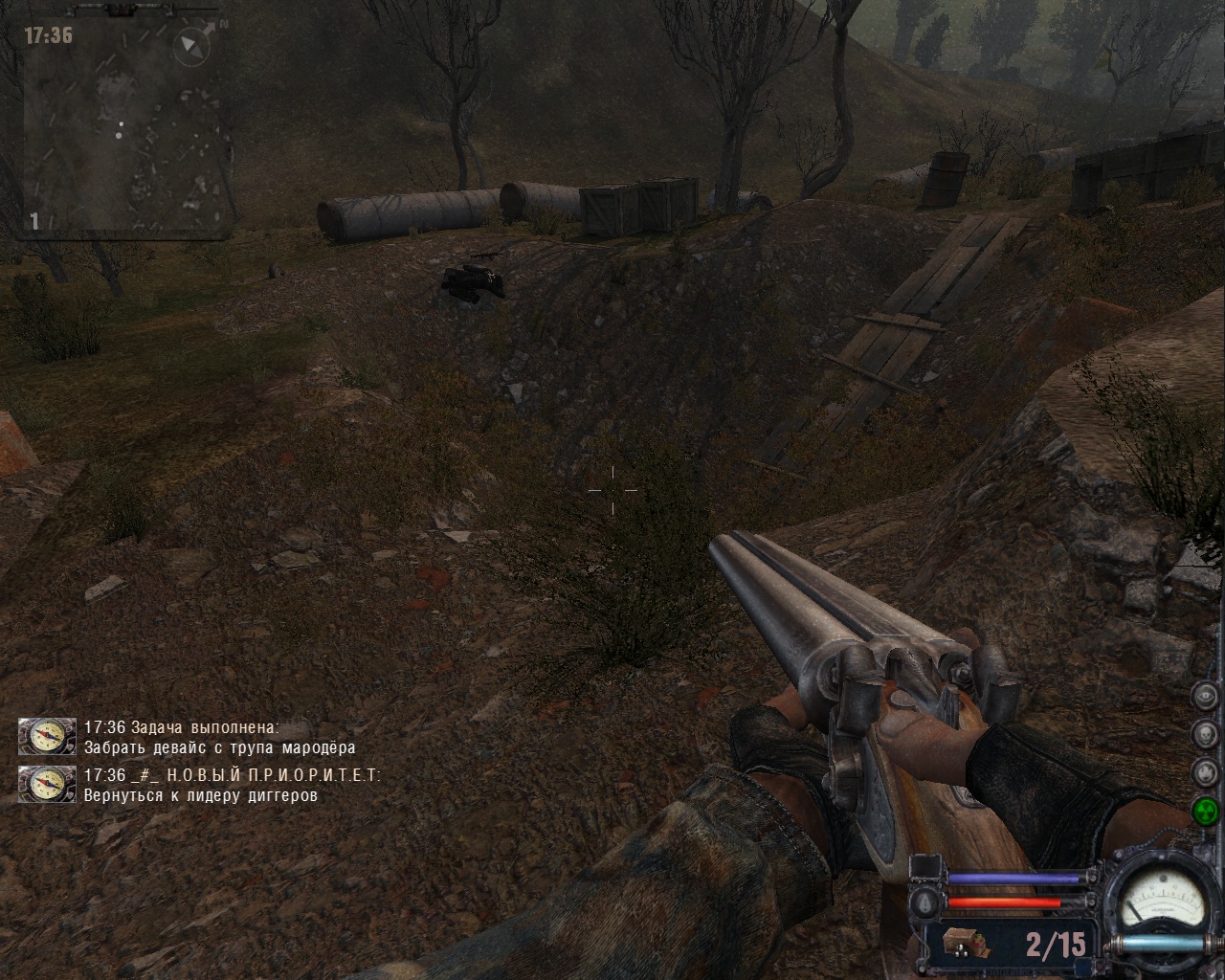Click the skull status indicator
The height and width of the screenshot is (980, 1225).
[x=1204, y=734]
